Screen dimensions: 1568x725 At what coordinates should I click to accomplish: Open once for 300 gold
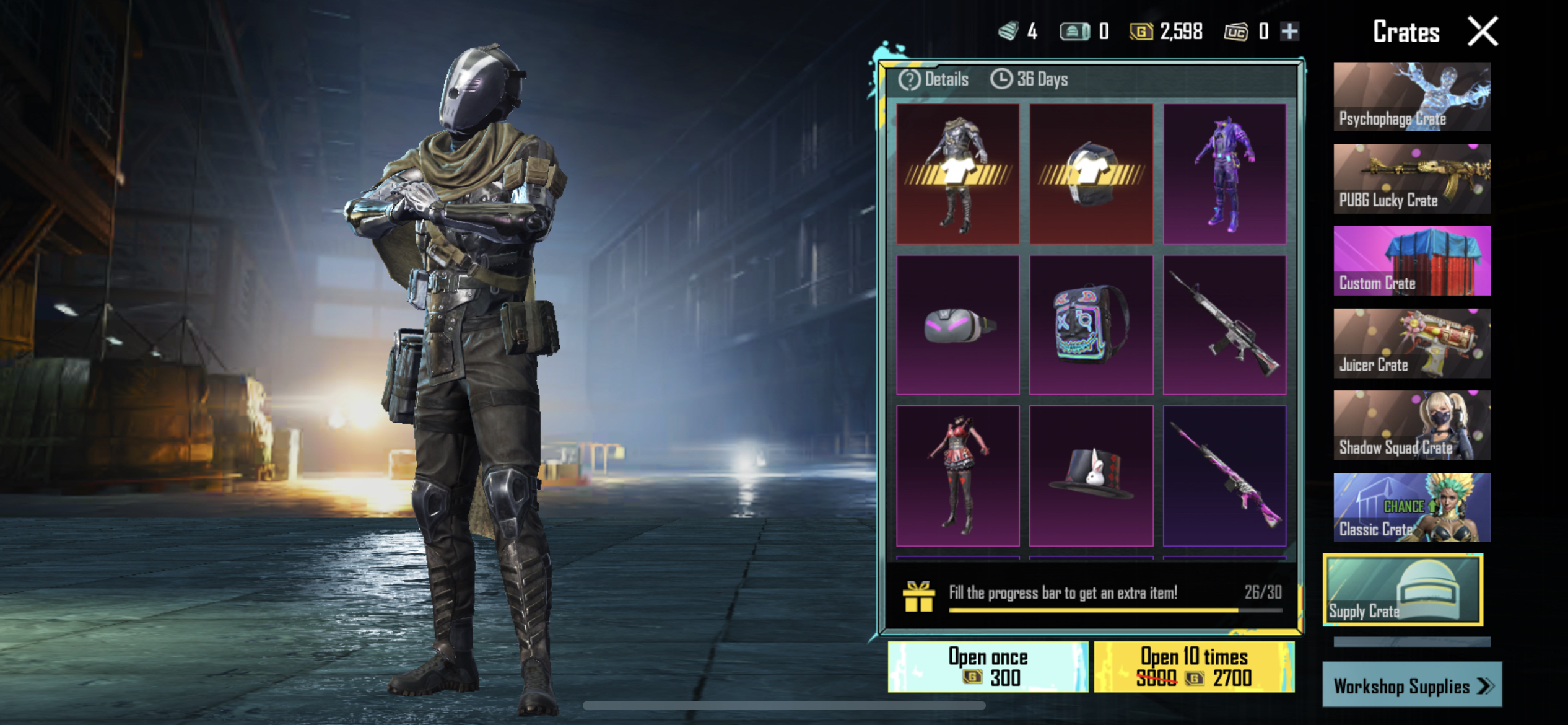pyautogui.click(x=988, y=667)
